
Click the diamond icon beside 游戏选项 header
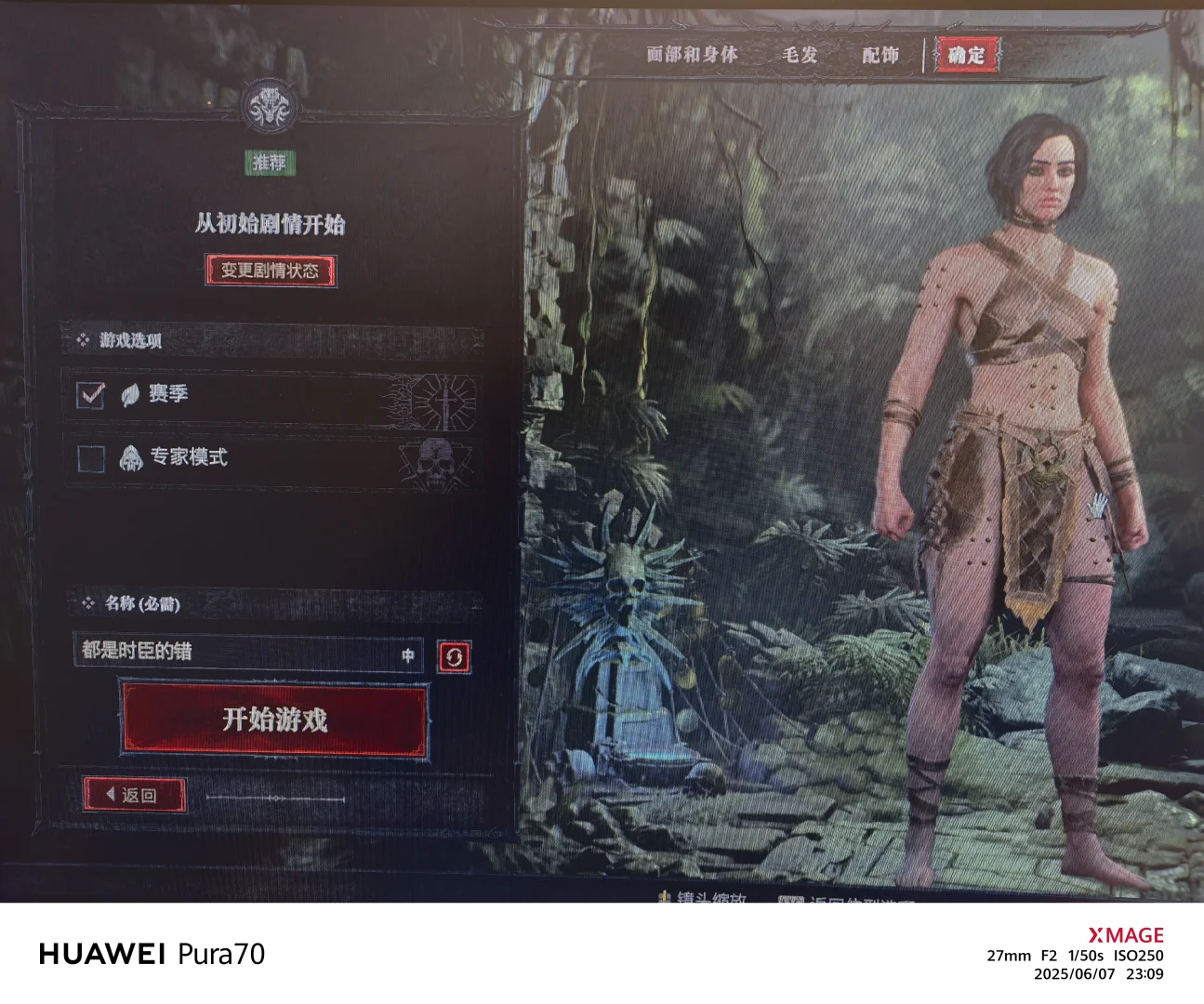click(x=82, y=340)
